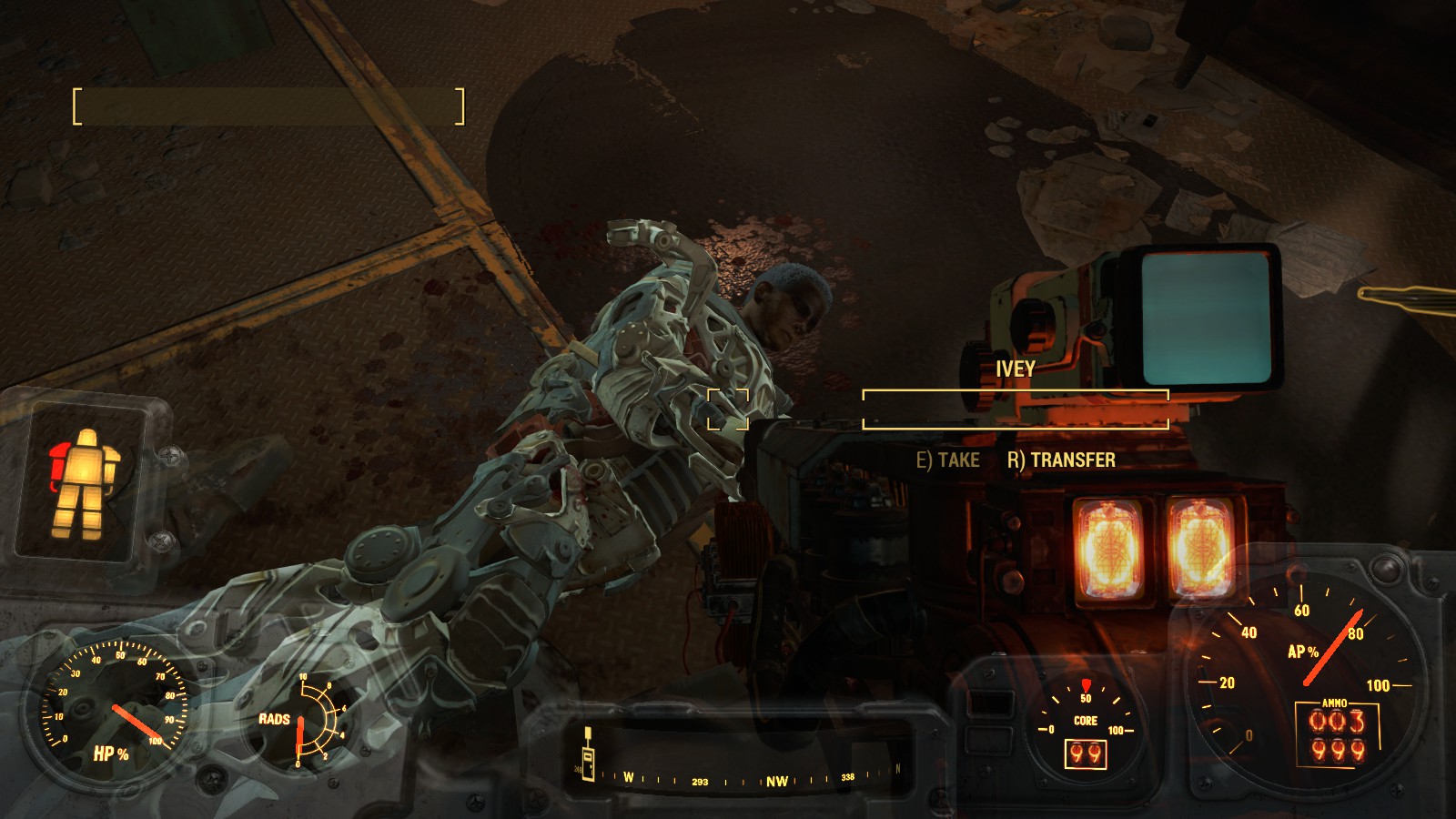This screenshot has height=819, width=1456.
Task: Select the compass heading strip
Action: [737, 779]
